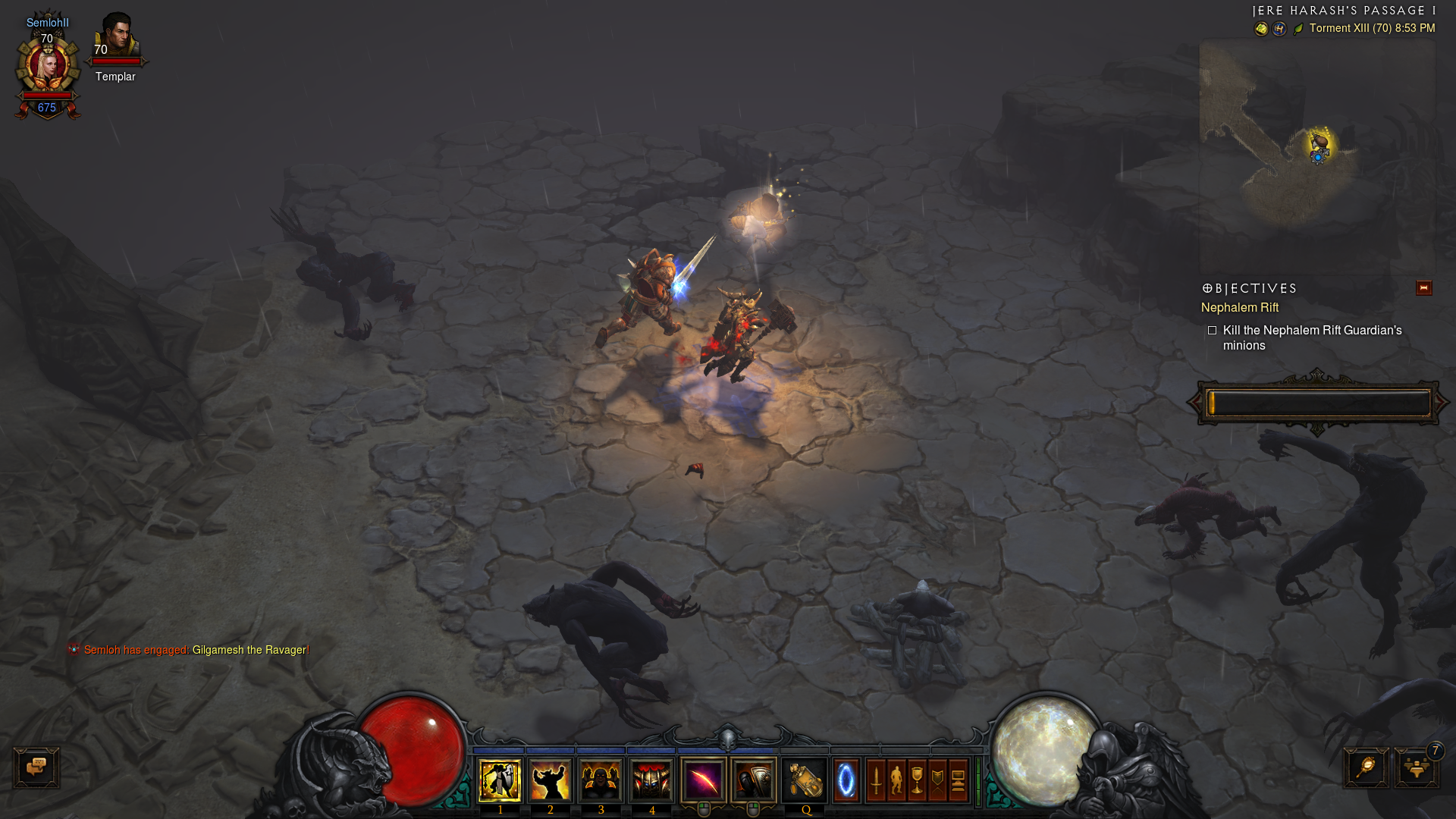Click the golden hand mirror button
This screenshot has height=819, width=1456.
[x=1366, y=767]
